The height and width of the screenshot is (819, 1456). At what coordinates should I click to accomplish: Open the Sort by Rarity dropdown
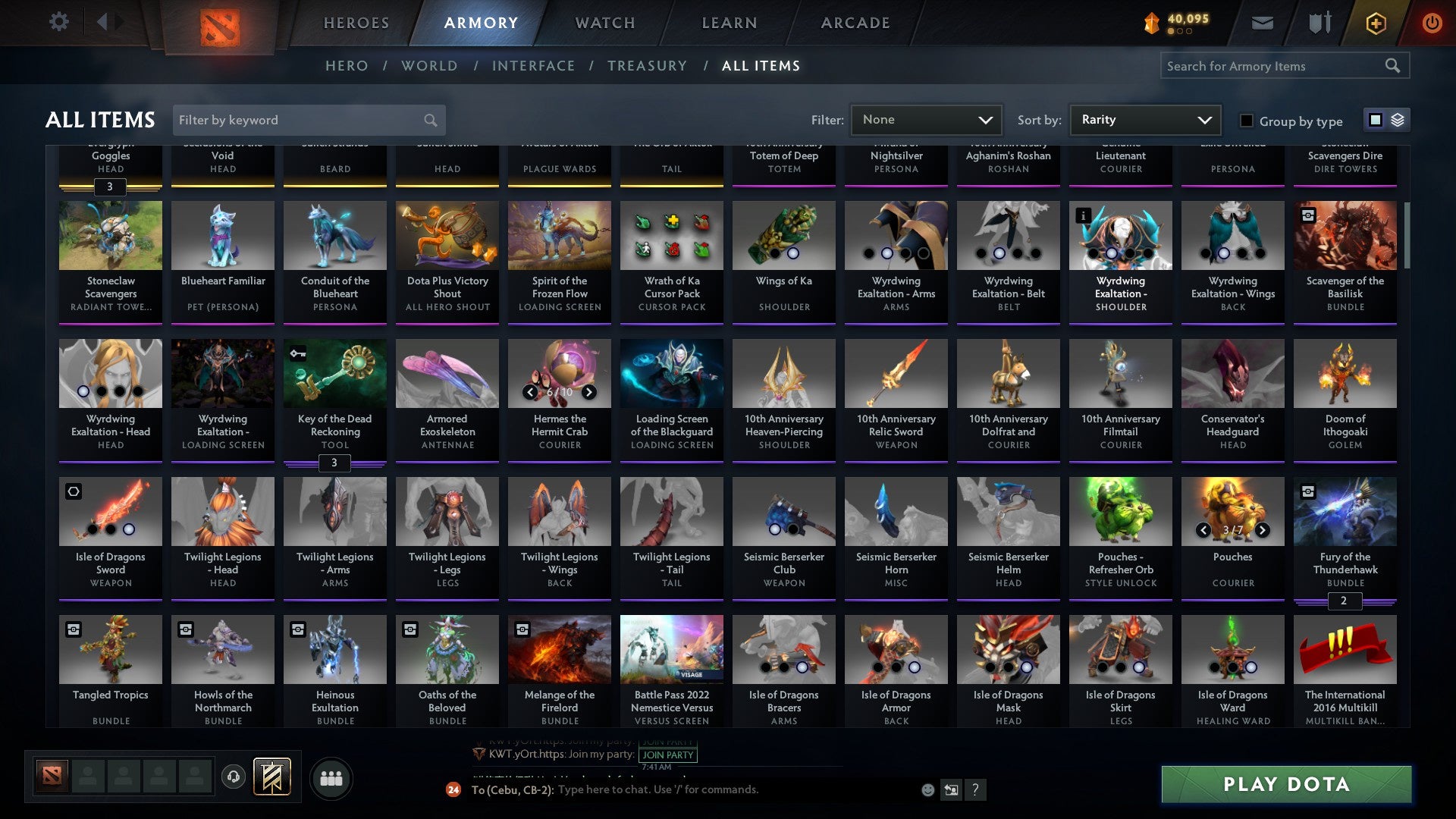click(x=1144, y=120)
